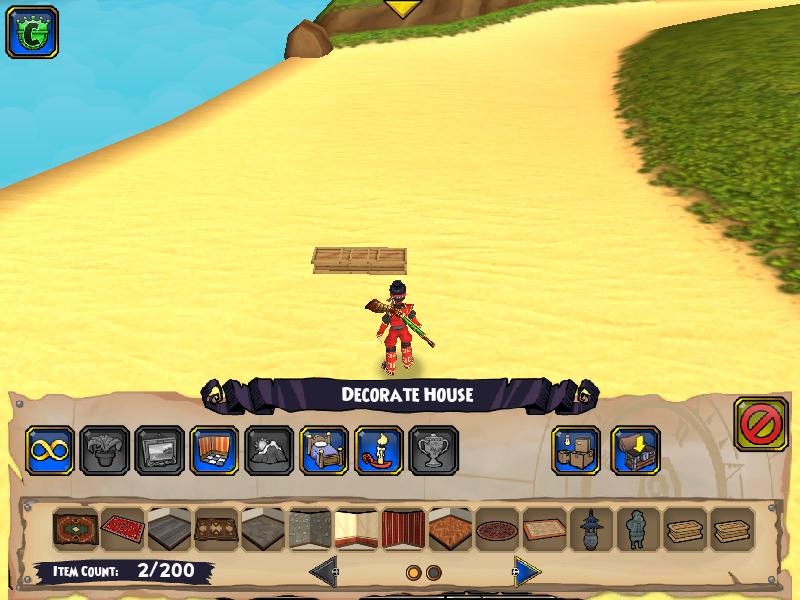Image resolution: width=800 pixels, height=600 pixels.
Task: Open the wall hangings picture category
Action: pyautogui.click(x=160, y=451)
